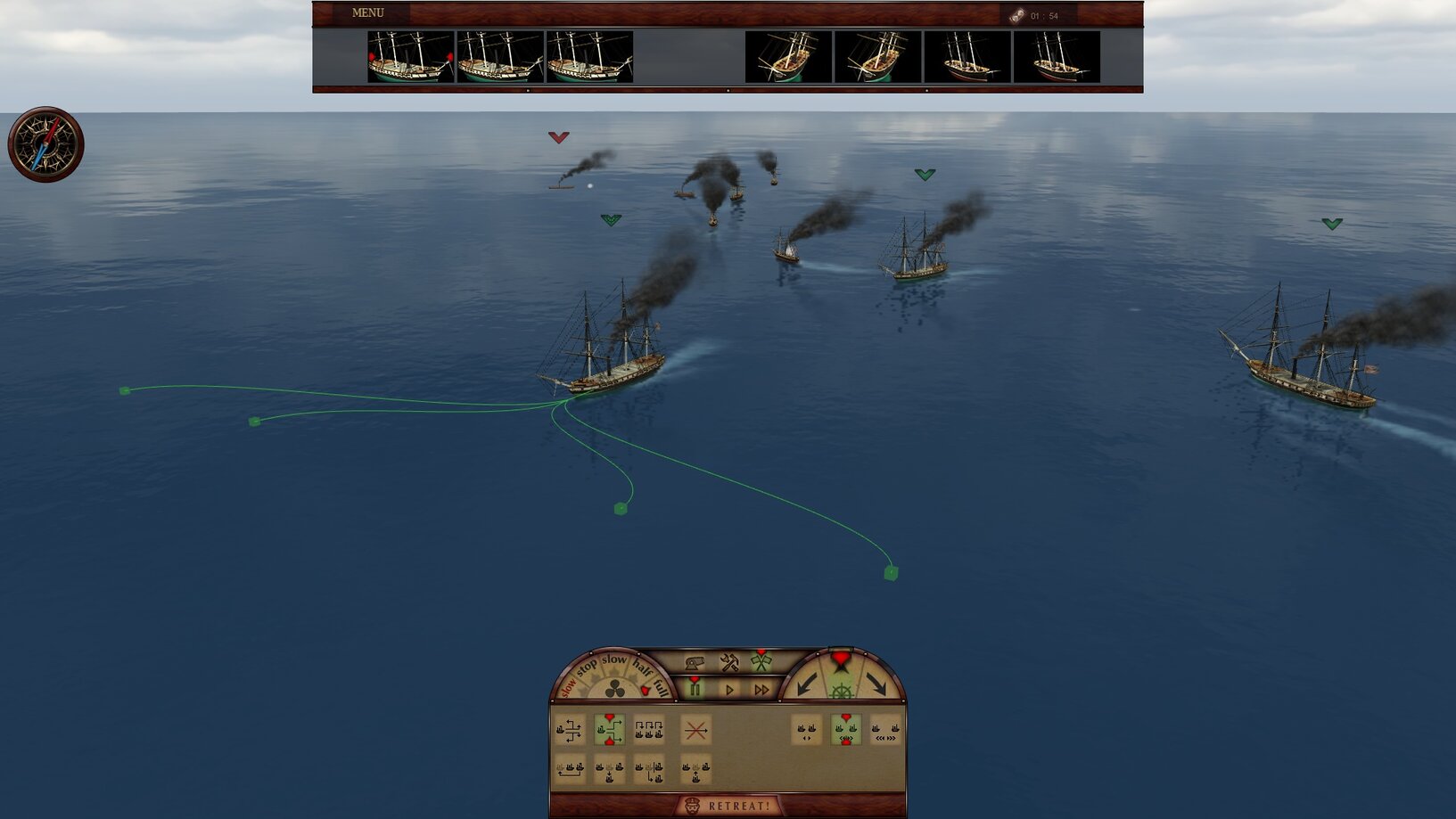This screenshot has height=819, width=1456.
Task: Activate fast-forward game speed
Action: [761, 690]
